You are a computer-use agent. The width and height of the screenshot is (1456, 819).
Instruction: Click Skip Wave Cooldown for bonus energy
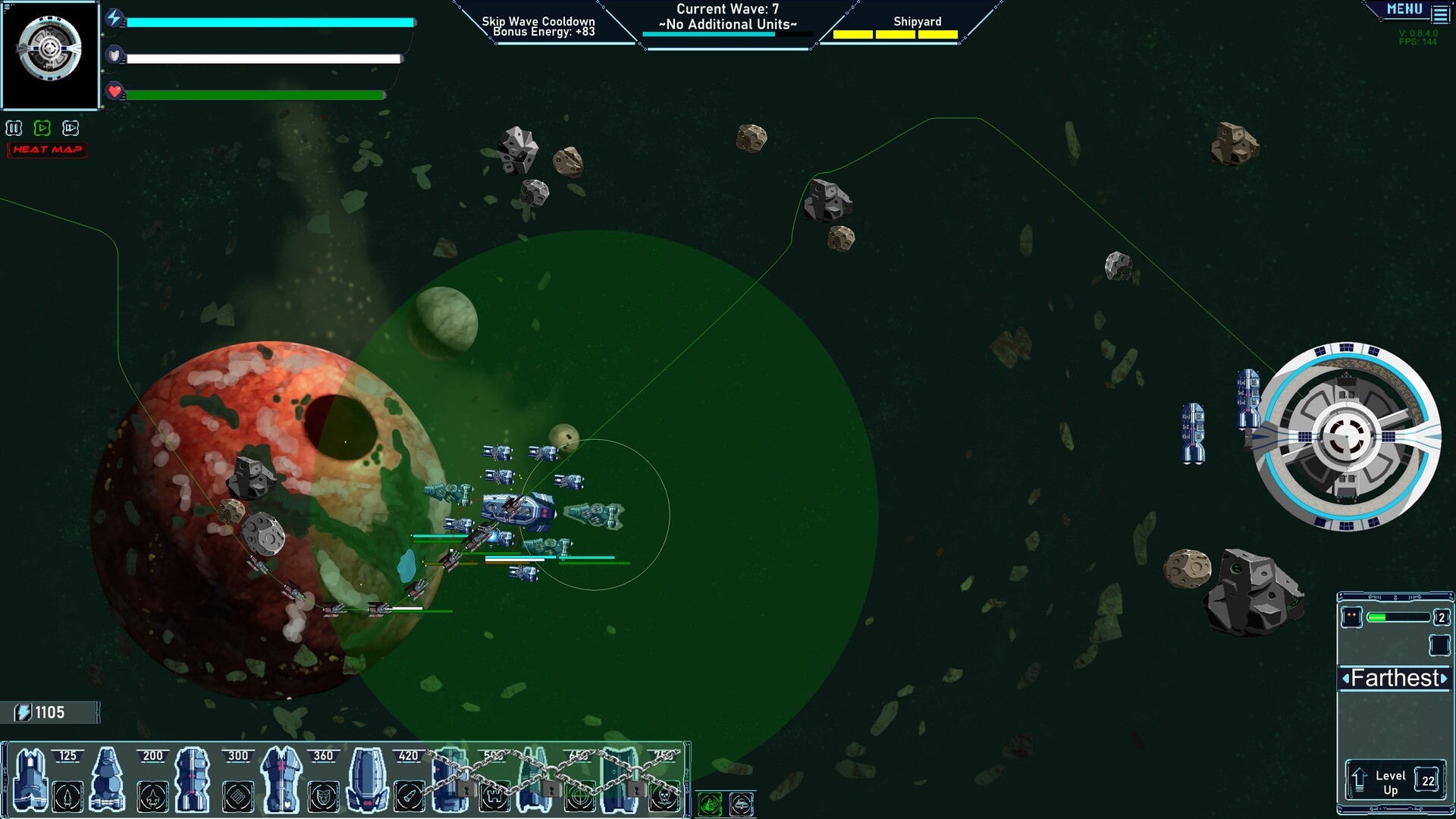tap(540, 23)
